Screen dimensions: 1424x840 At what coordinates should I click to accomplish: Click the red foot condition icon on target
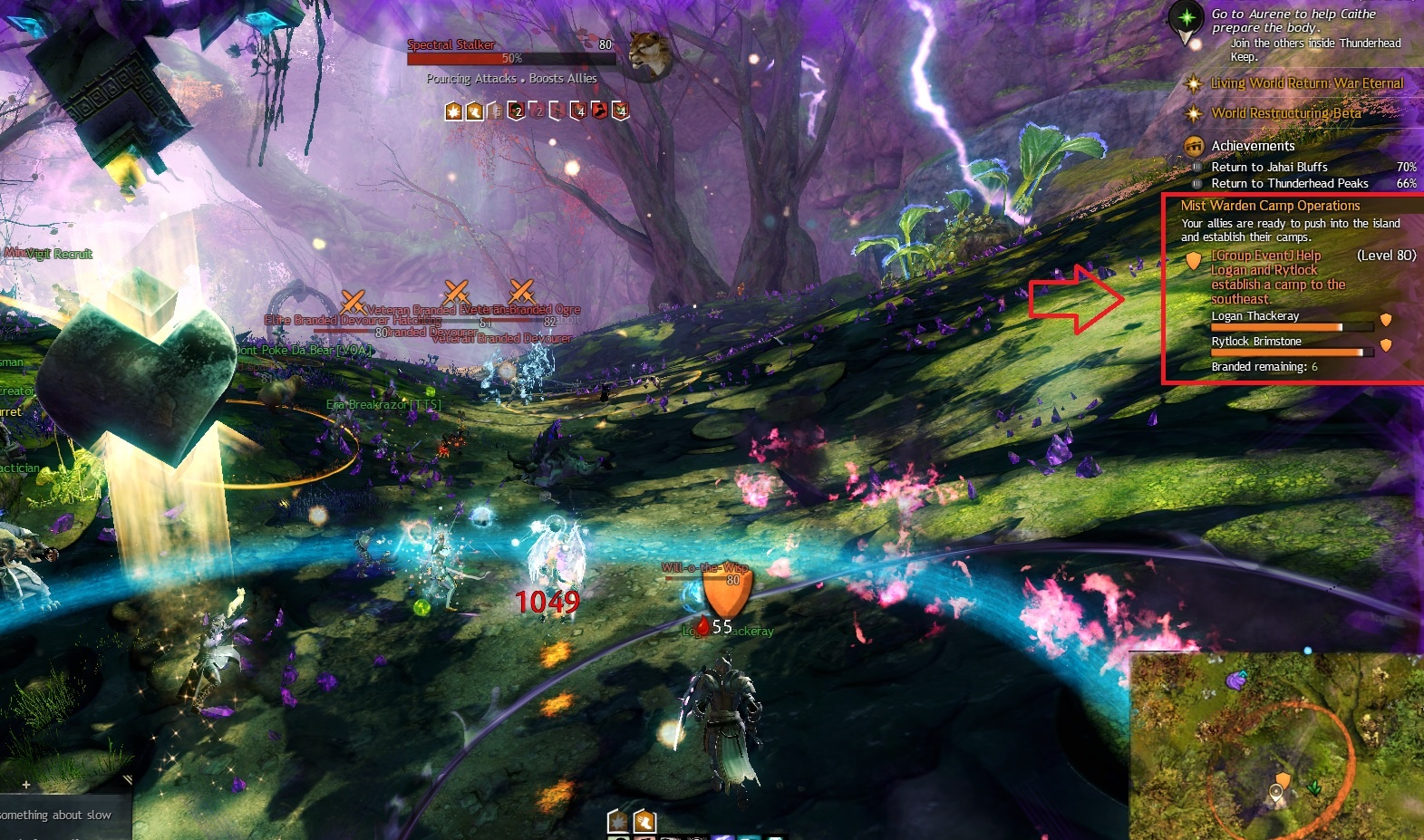pyautogui.click(x=599, y=111)
